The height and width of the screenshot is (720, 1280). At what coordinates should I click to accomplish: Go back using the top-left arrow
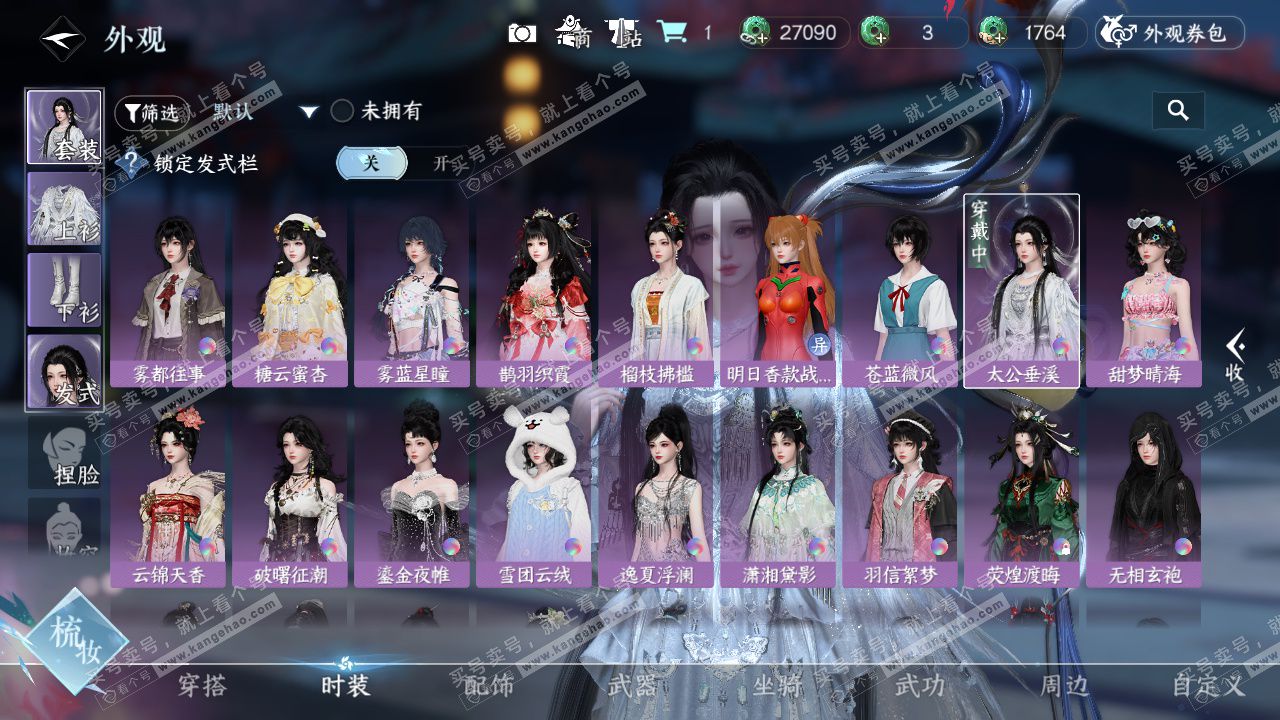coord(61,39)
